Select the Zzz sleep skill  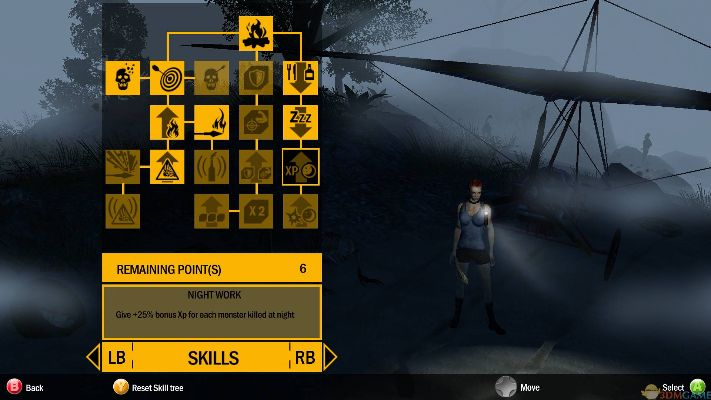299,122
